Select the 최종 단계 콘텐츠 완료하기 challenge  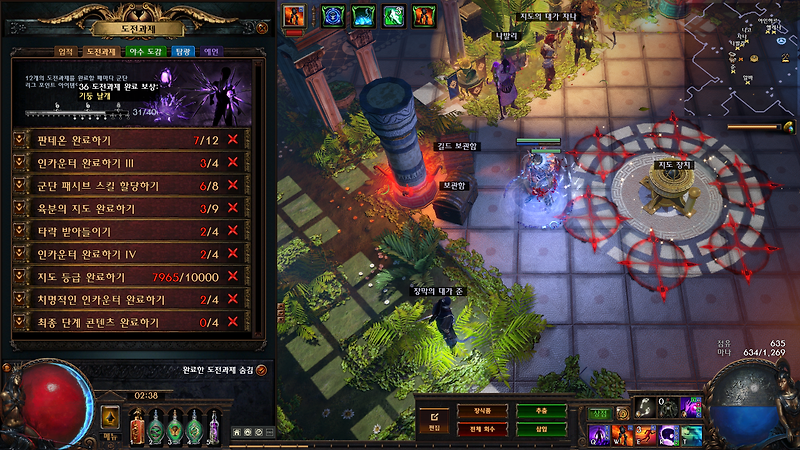click(x=130, y=322)
